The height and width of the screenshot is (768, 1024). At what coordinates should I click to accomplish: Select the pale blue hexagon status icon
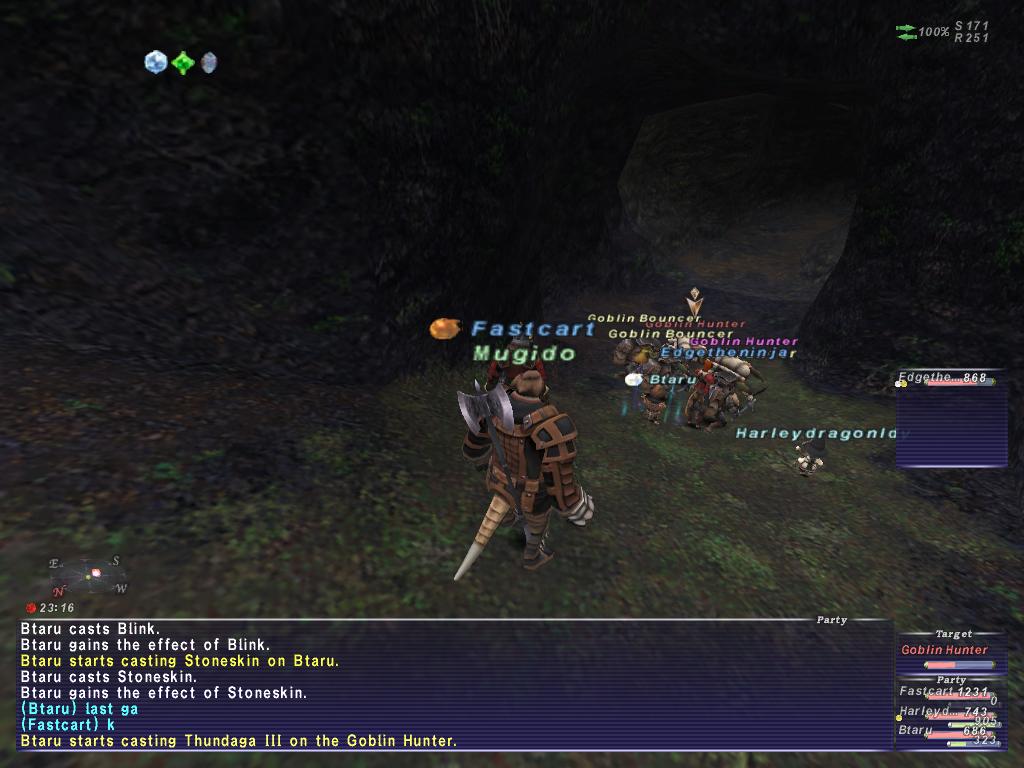(x=155, y=62)
